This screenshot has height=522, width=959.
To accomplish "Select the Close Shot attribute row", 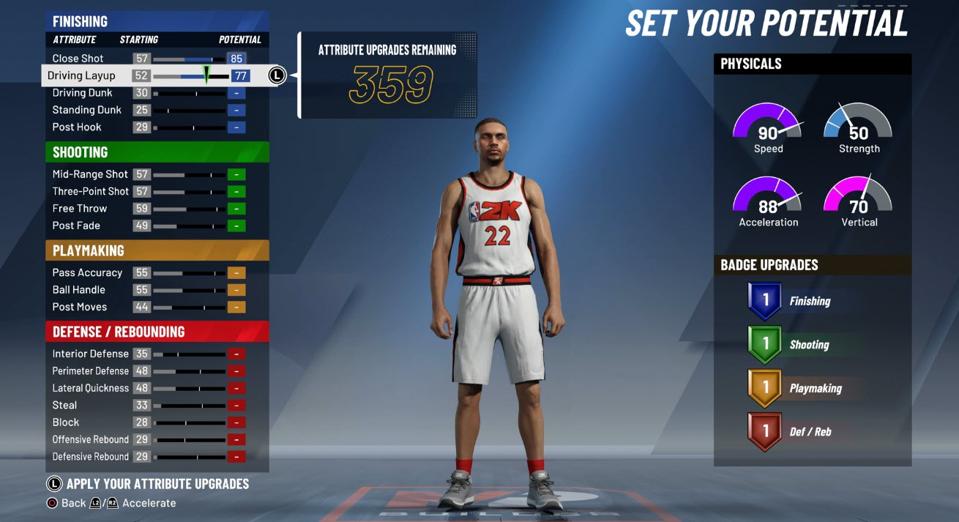I will click(78, 59).
